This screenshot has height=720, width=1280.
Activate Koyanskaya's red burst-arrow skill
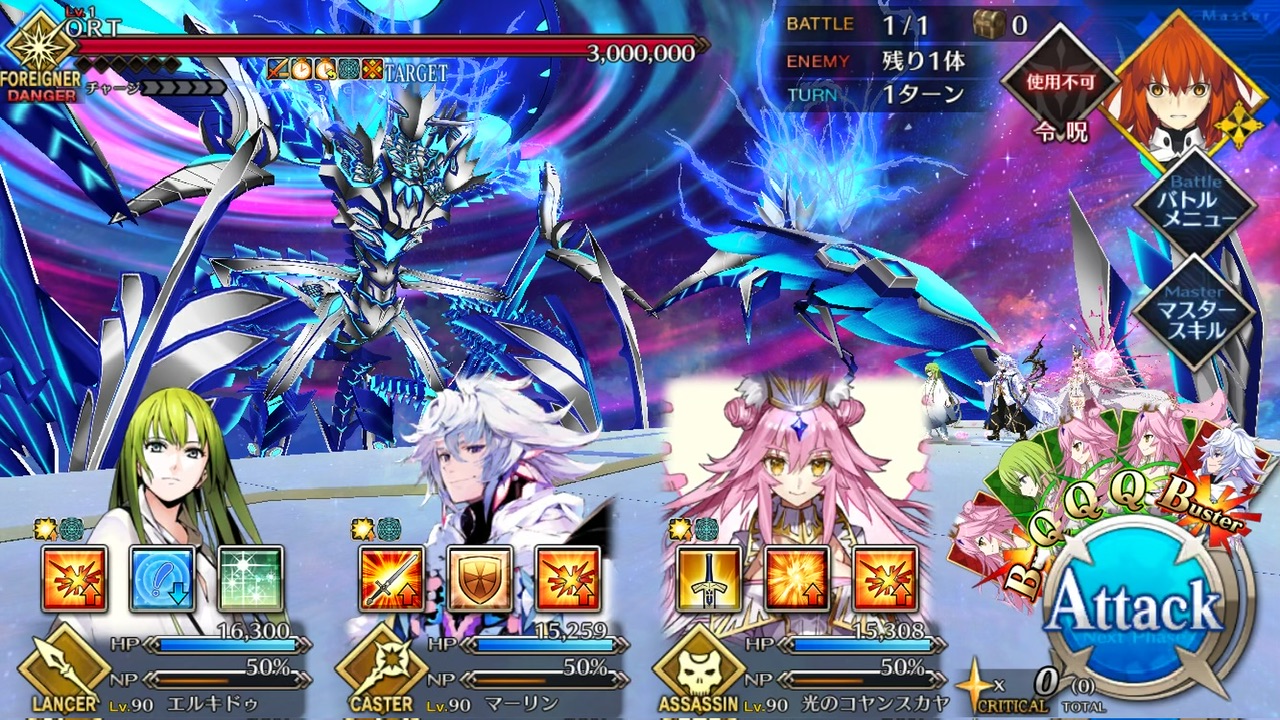click(885, 579)
